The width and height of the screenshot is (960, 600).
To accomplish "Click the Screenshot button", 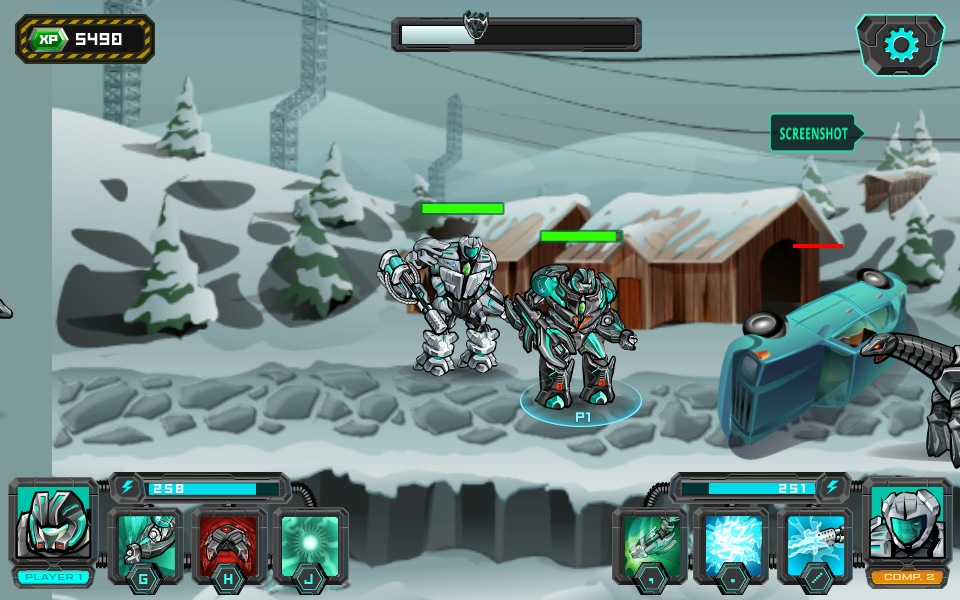I will pos(813,134).
